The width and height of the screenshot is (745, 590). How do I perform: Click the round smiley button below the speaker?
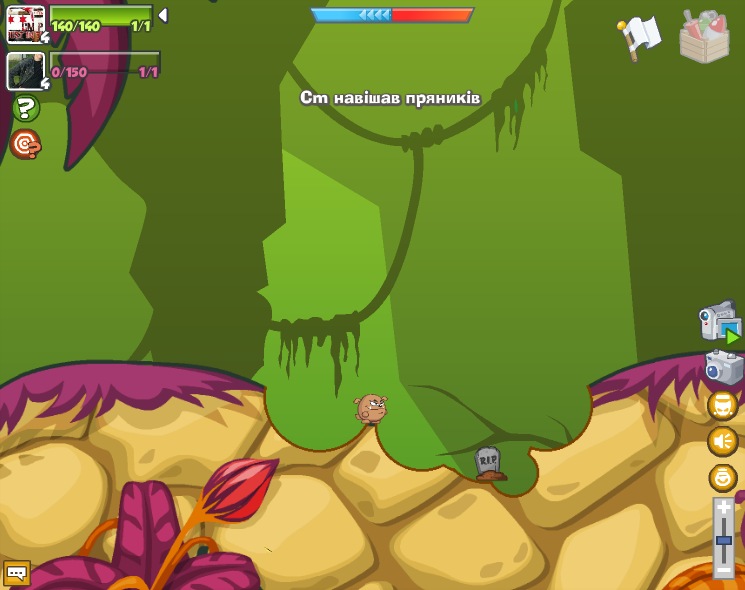click(x=723, y=477)
